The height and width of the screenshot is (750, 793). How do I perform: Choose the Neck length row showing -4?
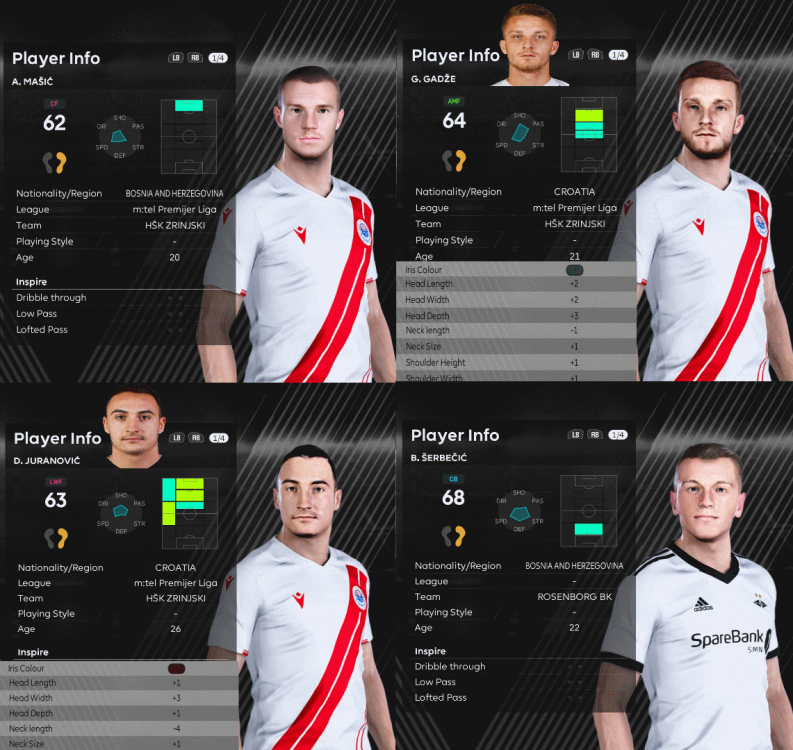pyautogui.click(x=120, y=729)
